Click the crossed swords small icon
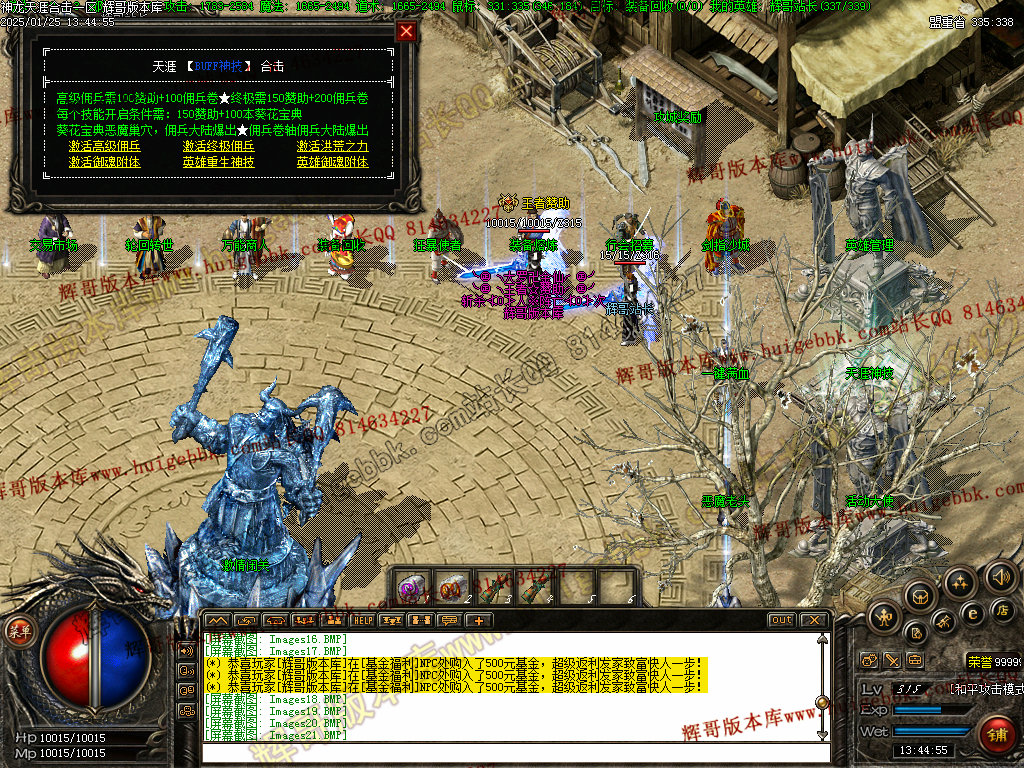Screen dimensions: 1024x768 (x=892, y=660)
